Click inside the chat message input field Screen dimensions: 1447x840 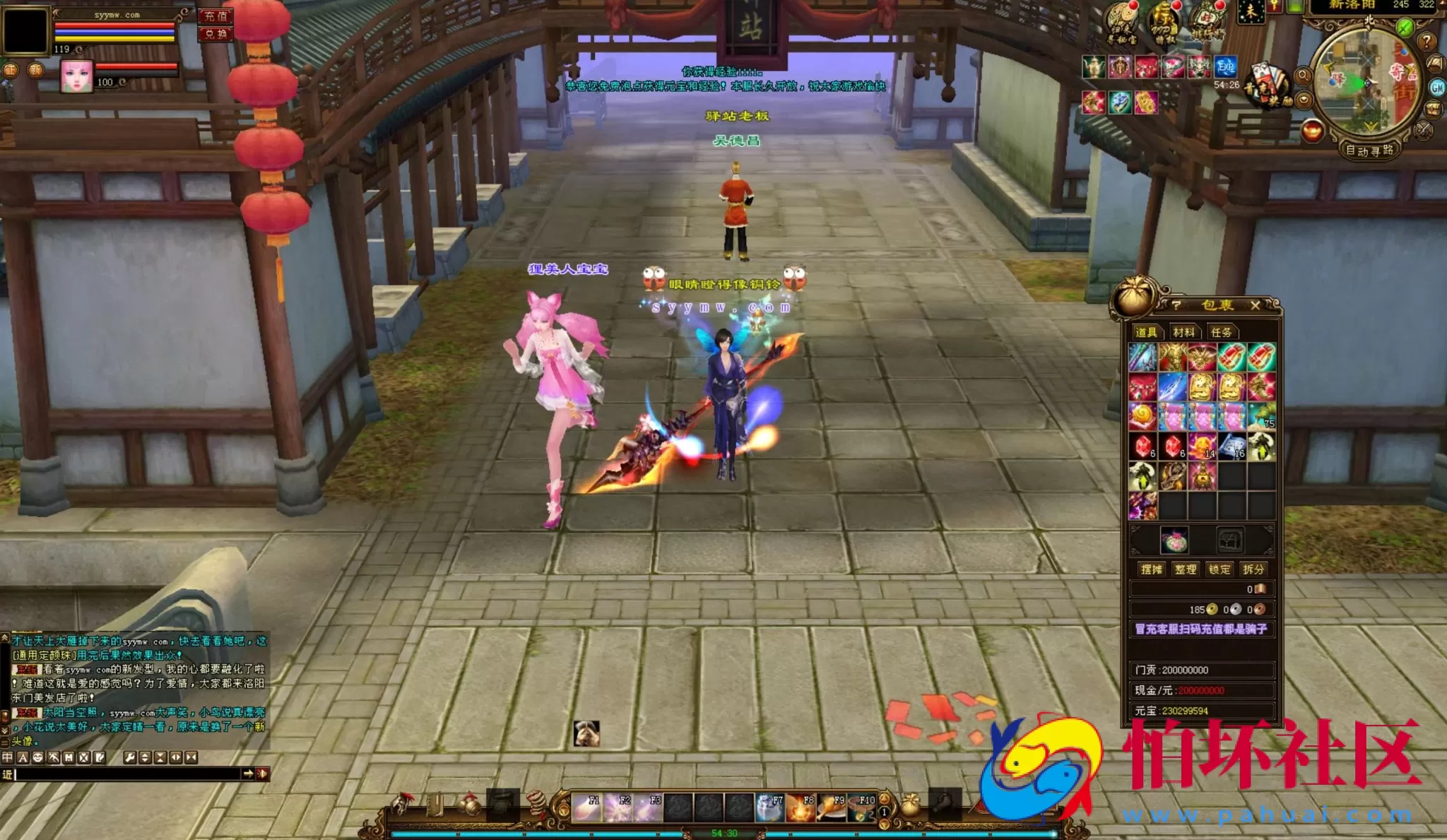click(121, 774)
